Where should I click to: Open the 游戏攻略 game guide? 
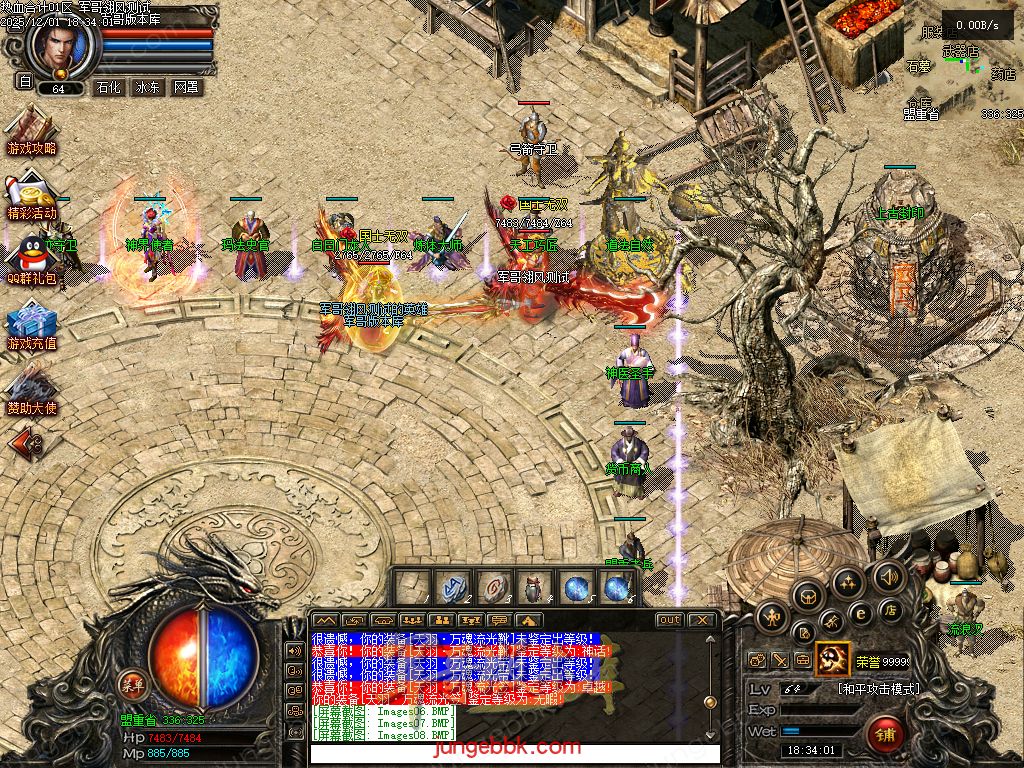[31, 131]
